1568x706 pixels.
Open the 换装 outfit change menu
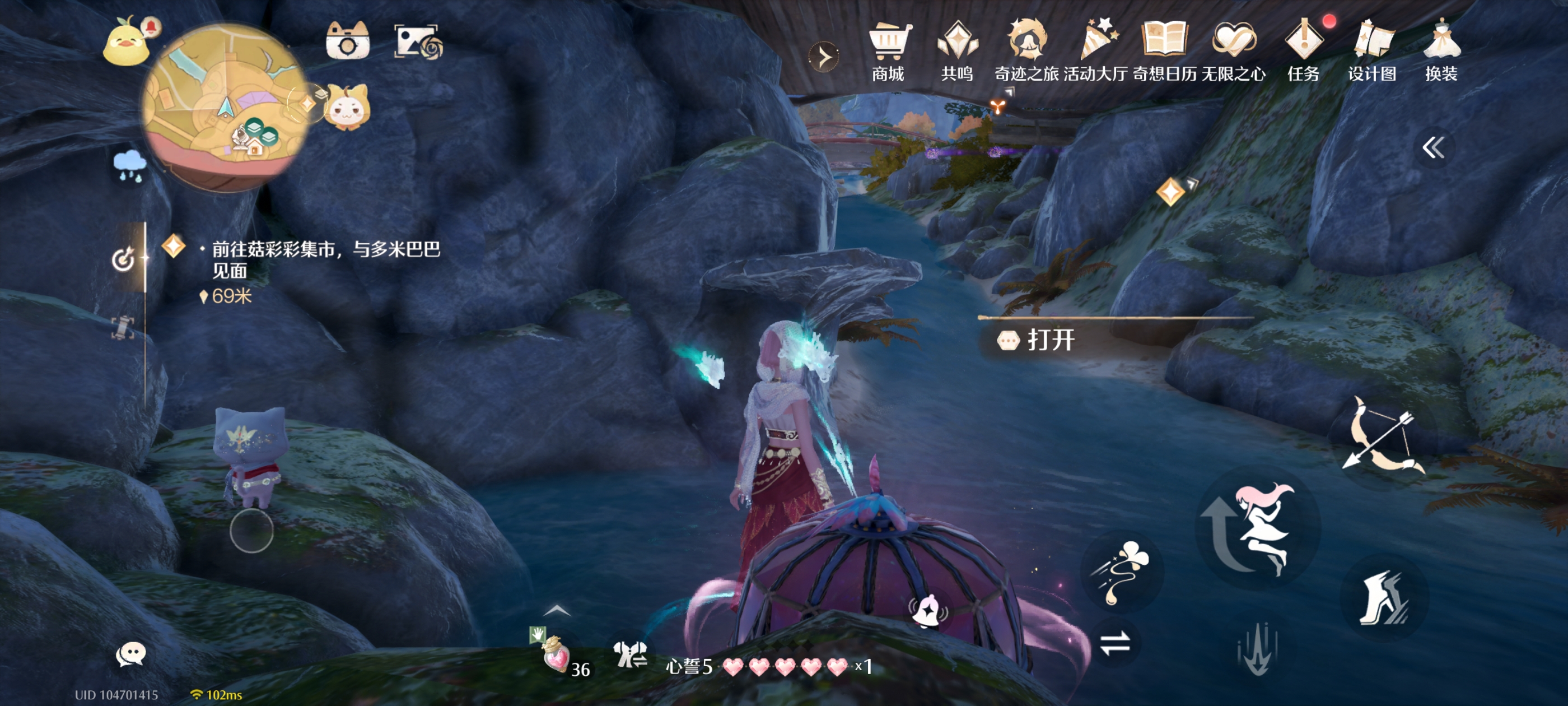click(1441, 52)
